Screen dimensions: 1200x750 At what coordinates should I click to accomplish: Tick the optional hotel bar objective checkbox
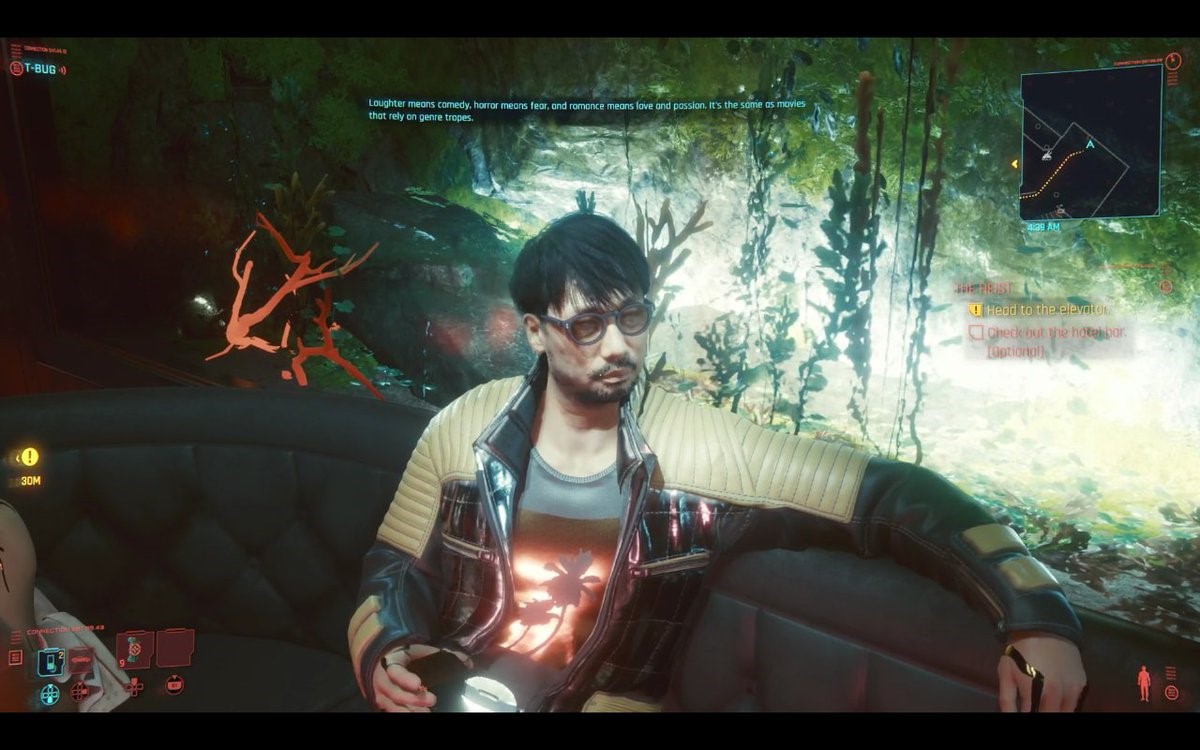point(977,333)
